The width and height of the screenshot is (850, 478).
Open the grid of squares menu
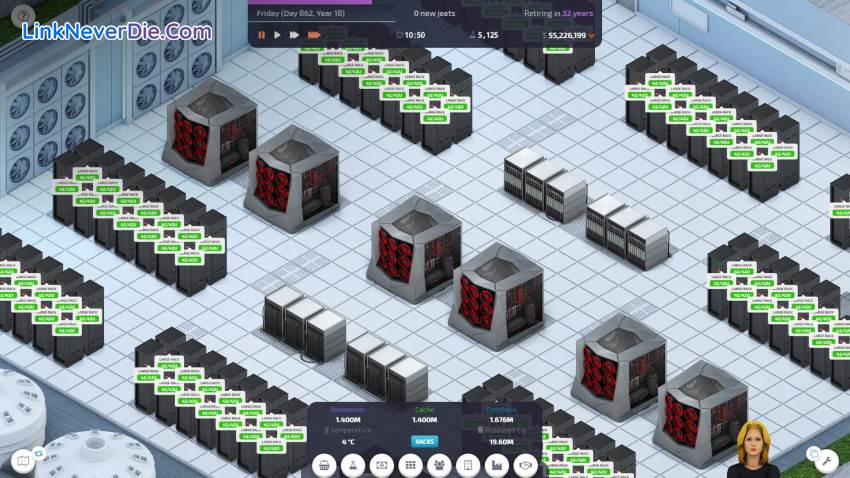[x=410, y=465]
